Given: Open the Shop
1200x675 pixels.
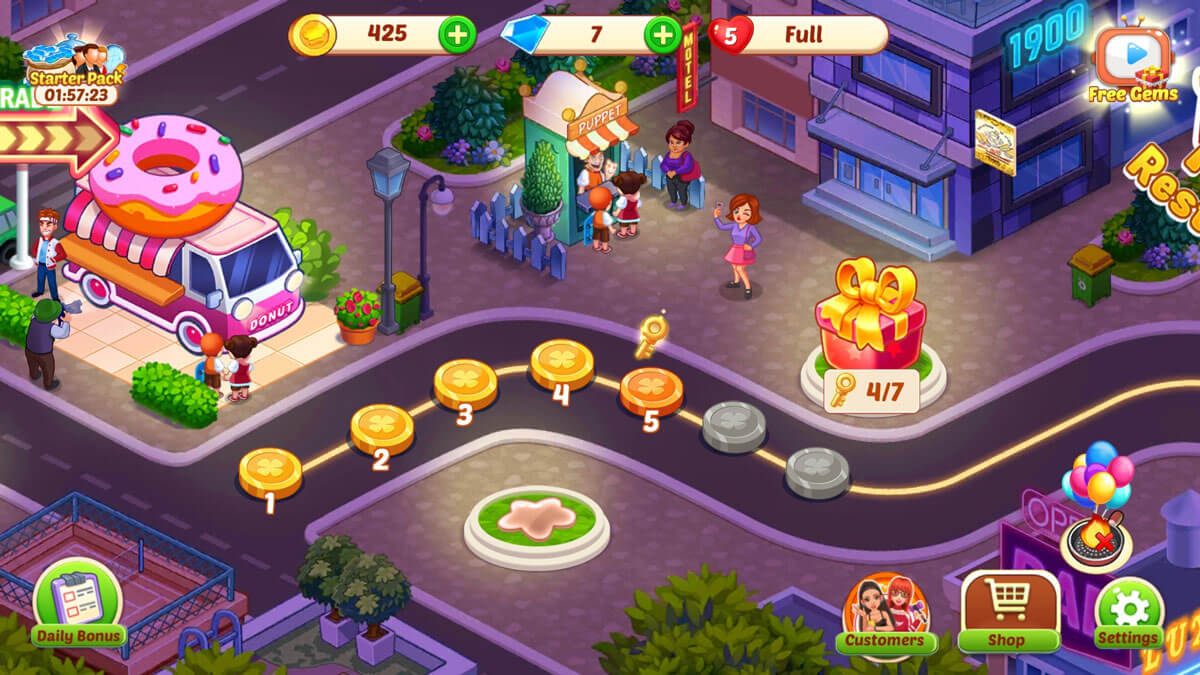Looking at the screenshot, I should pos(1009,612).
